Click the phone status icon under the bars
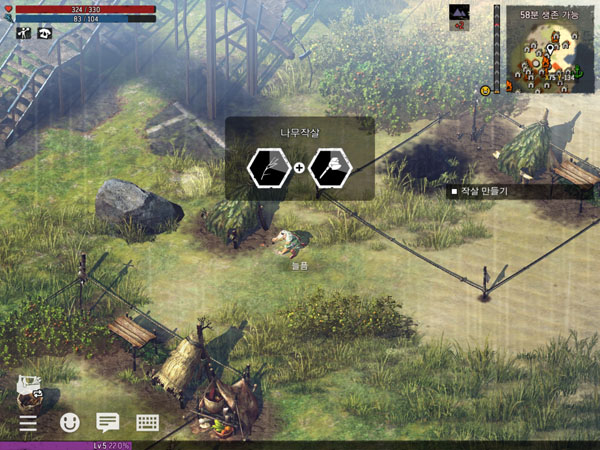Viewport: 600px width, 450px height. pyautogui.click(x=46, y=33)
